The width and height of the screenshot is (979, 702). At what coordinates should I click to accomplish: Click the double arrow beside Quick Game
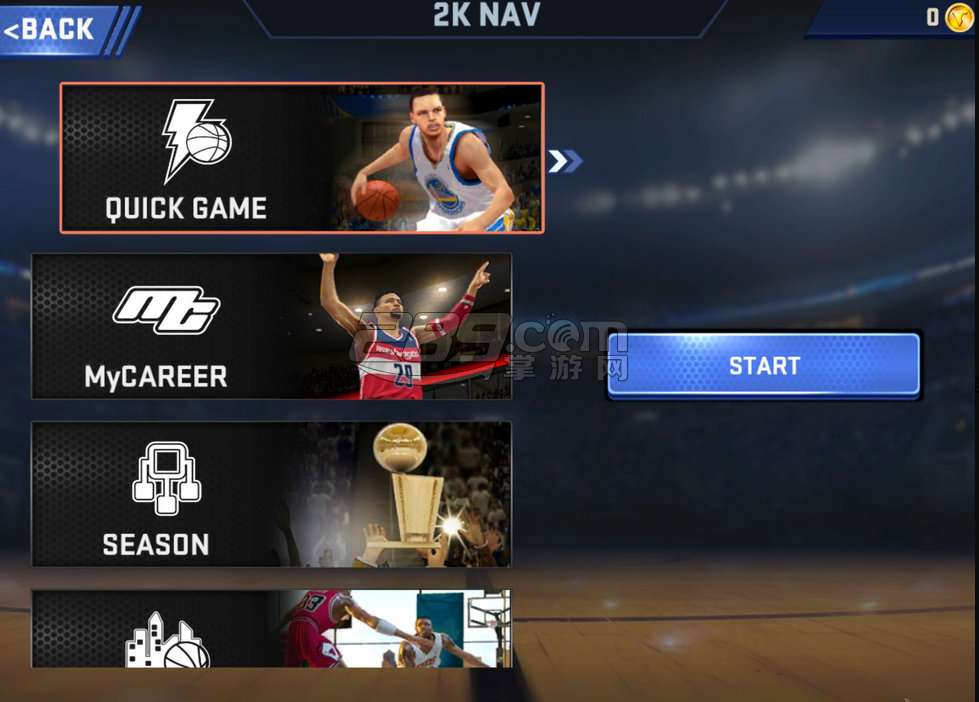pos(564,161)
